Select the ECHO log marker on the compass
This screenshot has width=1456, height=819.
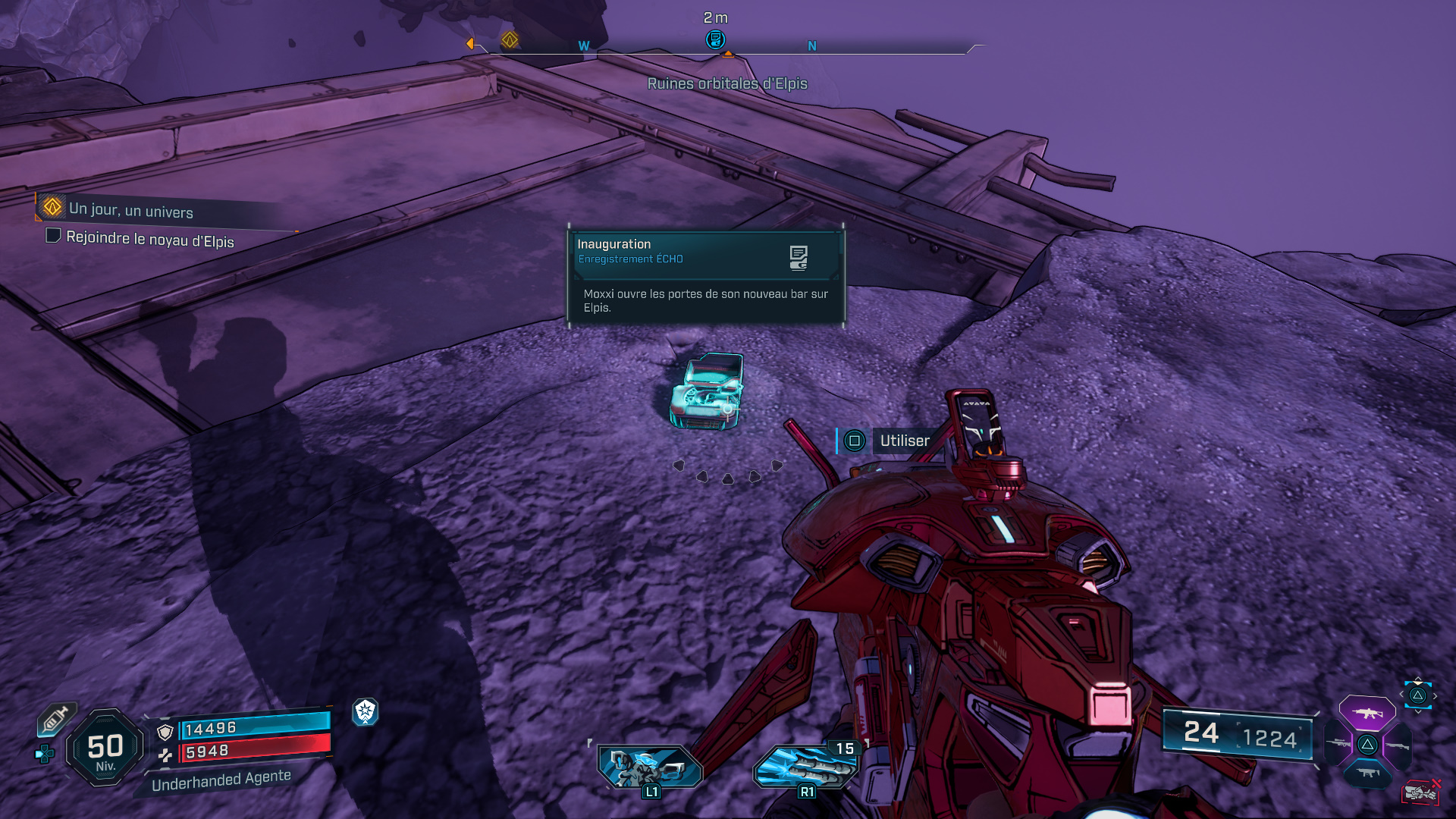[x=715, y=39]
